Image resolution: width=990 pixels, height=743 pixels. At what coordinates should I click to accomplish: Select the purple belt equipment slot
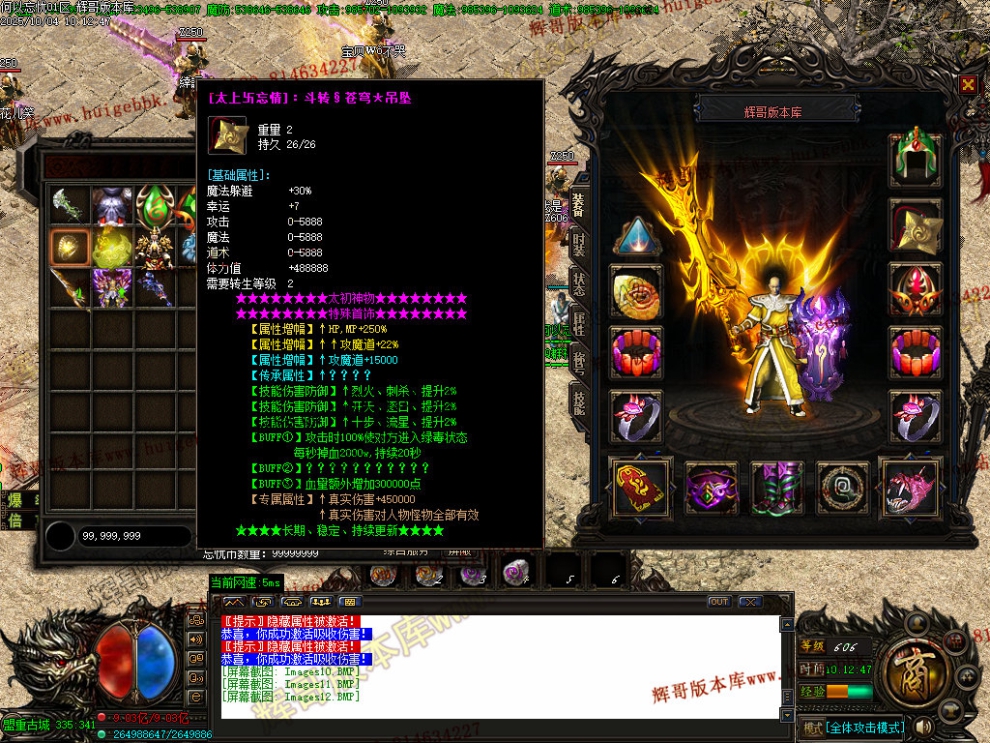(711, 488)
